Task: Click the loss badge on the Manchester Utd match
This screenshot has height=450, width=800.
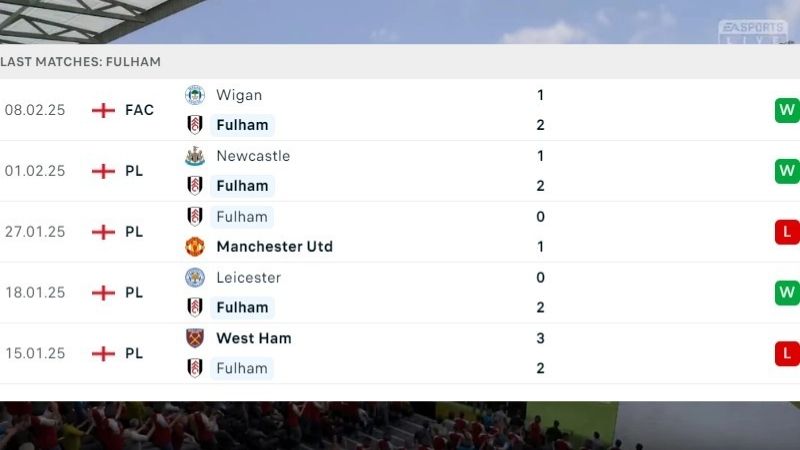Action: (786, 232)
